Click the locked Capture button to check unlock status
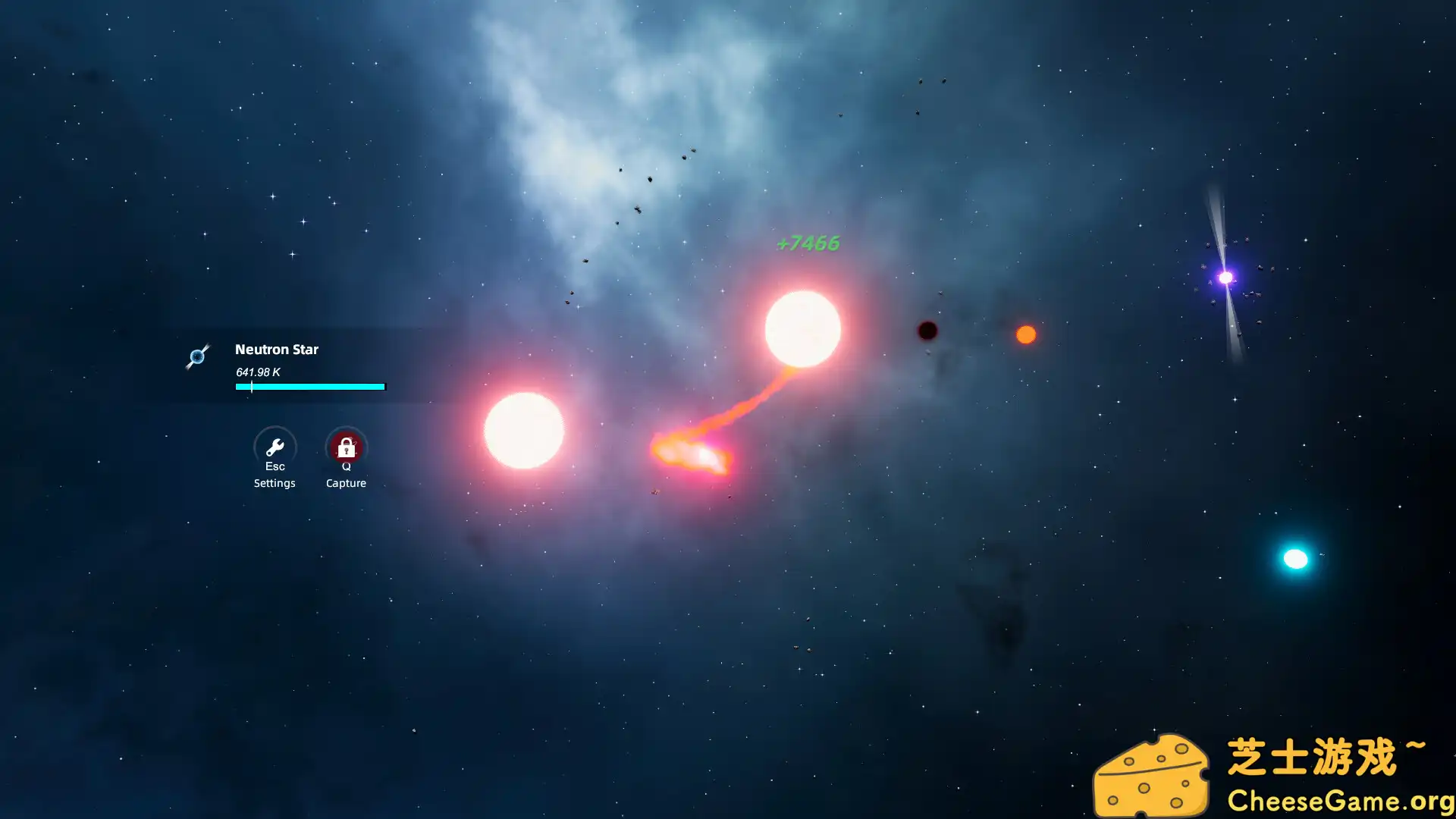Screen dimensions: 1456x819 click(346, 447)
